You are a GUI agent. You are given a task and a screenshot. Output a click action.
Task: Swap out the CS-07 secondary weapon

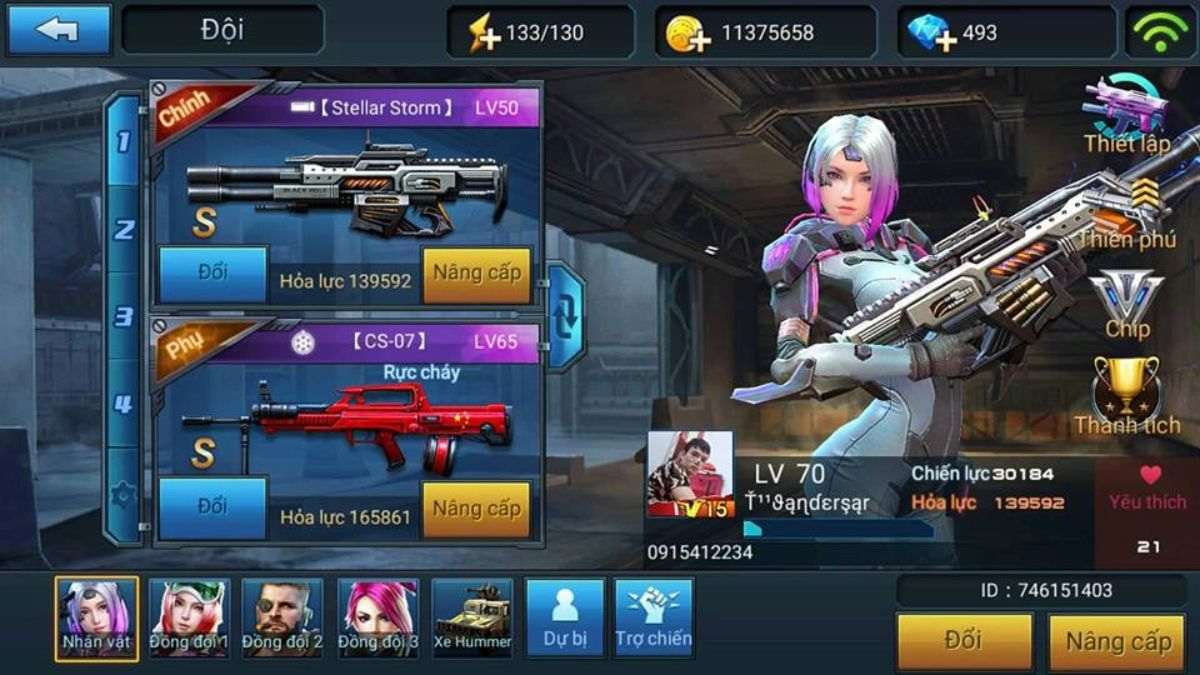[213, 508]
